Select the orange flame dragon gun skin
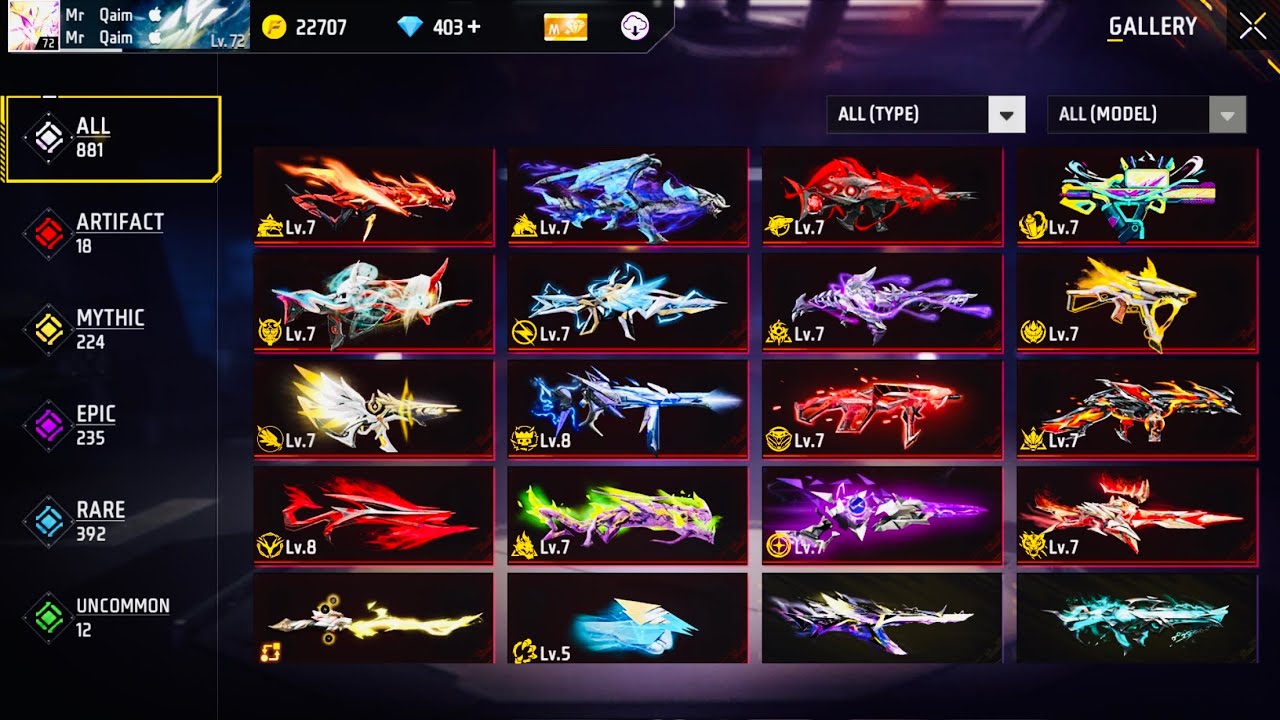The image size is (1280, 720). coord(373,196)
